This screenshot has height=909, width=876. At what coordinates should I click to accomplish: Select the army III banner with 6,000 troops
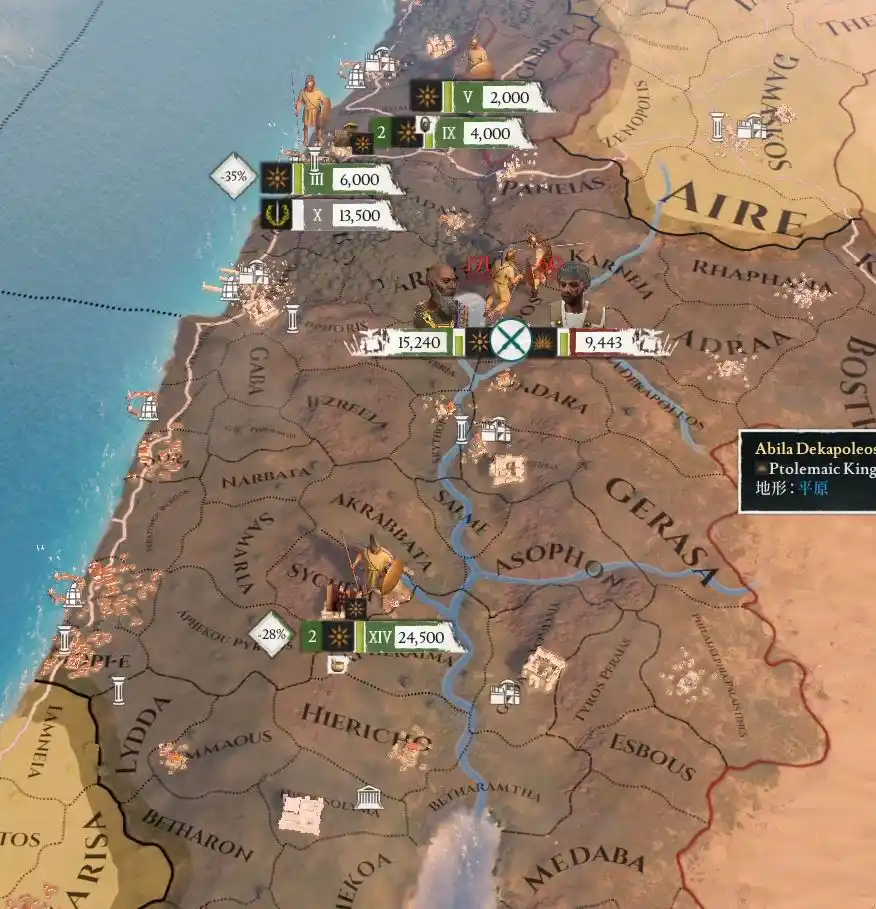(340, 180)
